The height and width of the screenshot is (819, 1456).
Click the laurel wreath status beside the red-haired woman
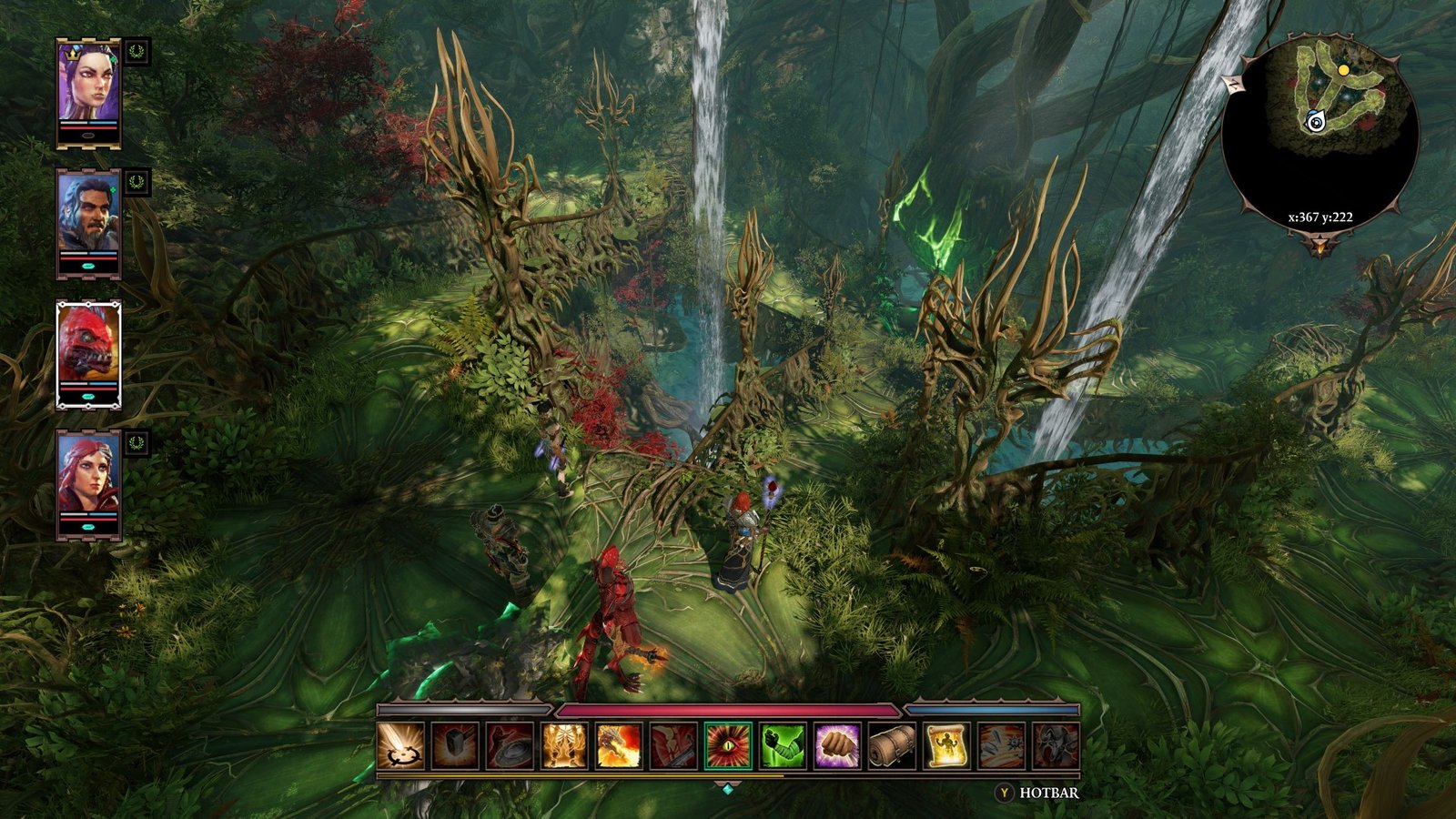coord(136,443)
